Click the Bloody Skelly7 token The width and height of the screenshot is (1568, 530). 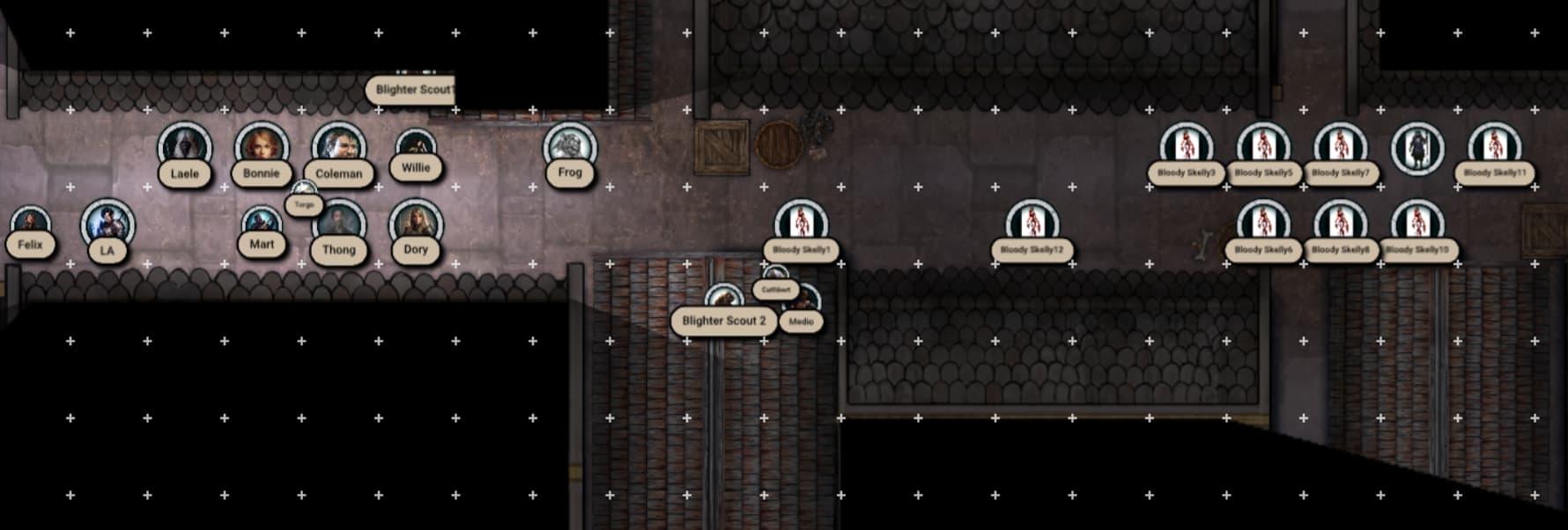pyautogui.click(x=1340, y=146)
